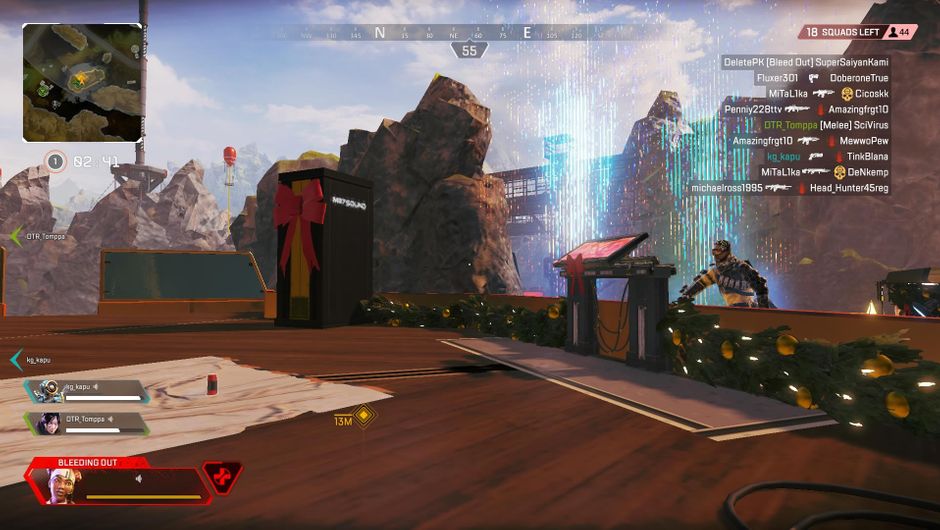The height and width of the screenshot is (530, 940).
Task: Click the yellow 13M ping marker
Action: [x=364, y=416]
